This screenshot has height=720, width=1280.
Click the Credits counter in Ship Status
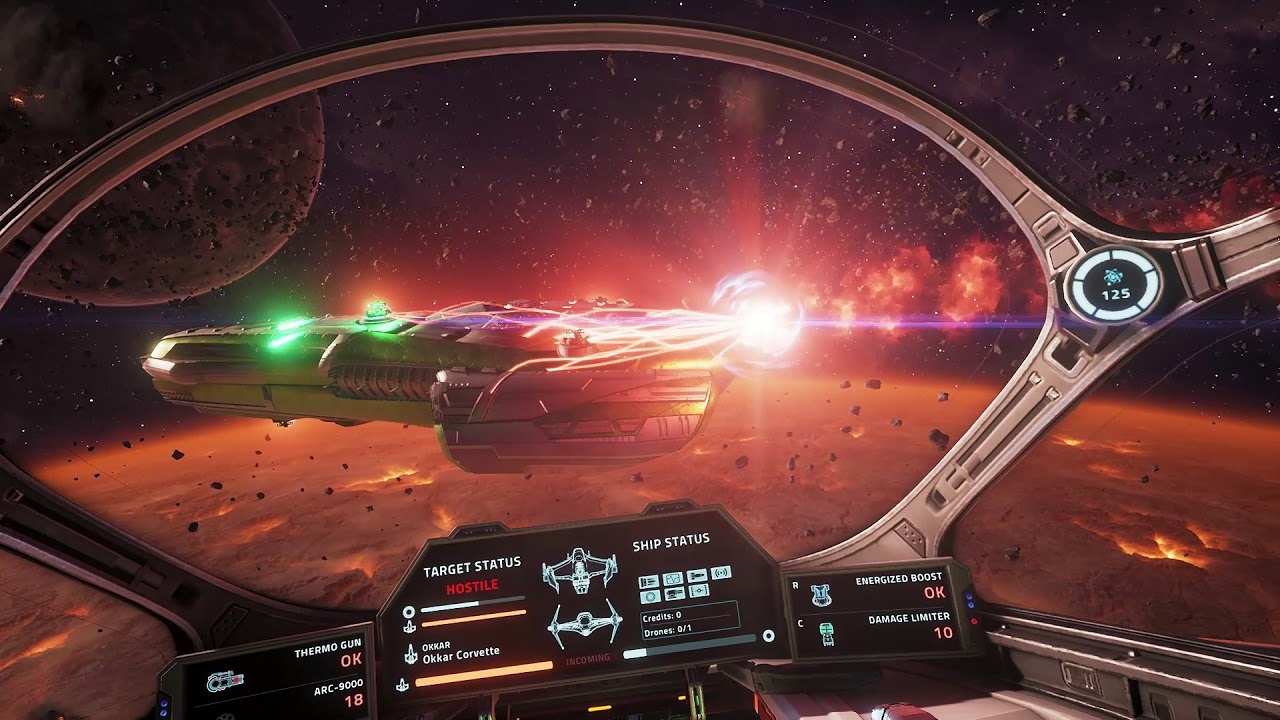point(660,616)
